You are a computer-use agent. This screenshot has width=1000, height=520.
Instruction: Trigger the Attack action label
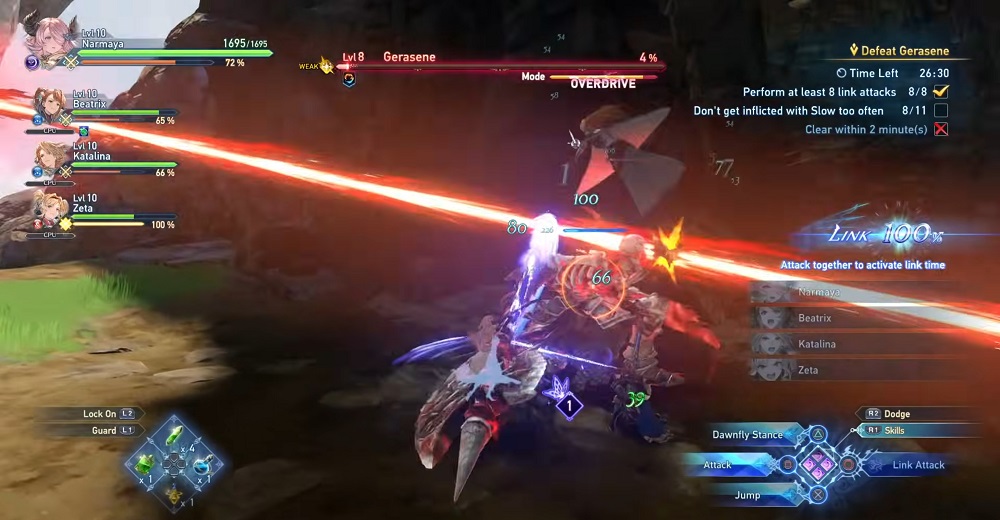(718, 465)
